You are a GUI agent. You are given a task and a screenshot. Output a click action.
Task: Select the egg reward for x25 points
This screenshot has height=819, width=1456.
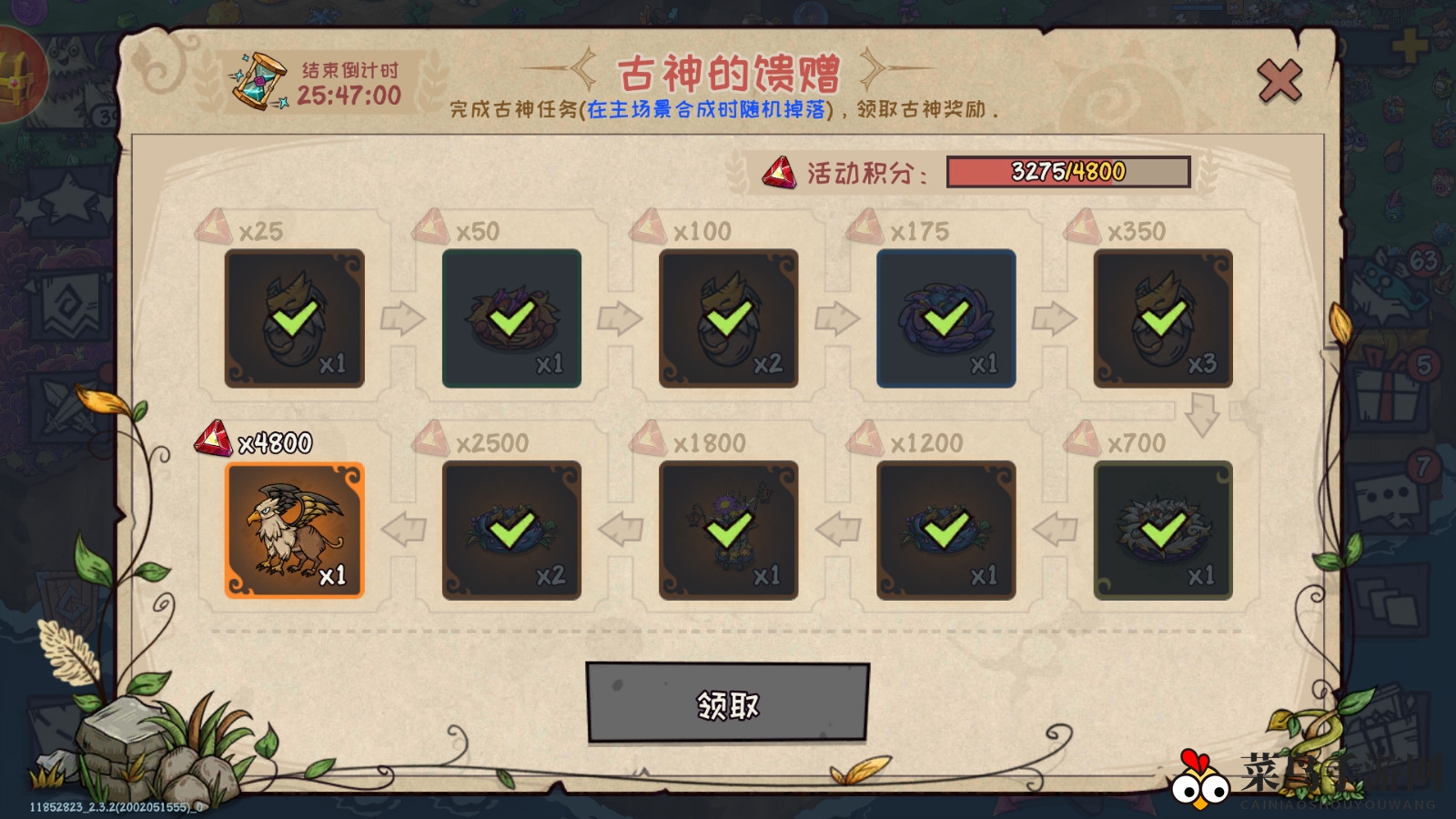pyautogui.click(x=293, y=319)
